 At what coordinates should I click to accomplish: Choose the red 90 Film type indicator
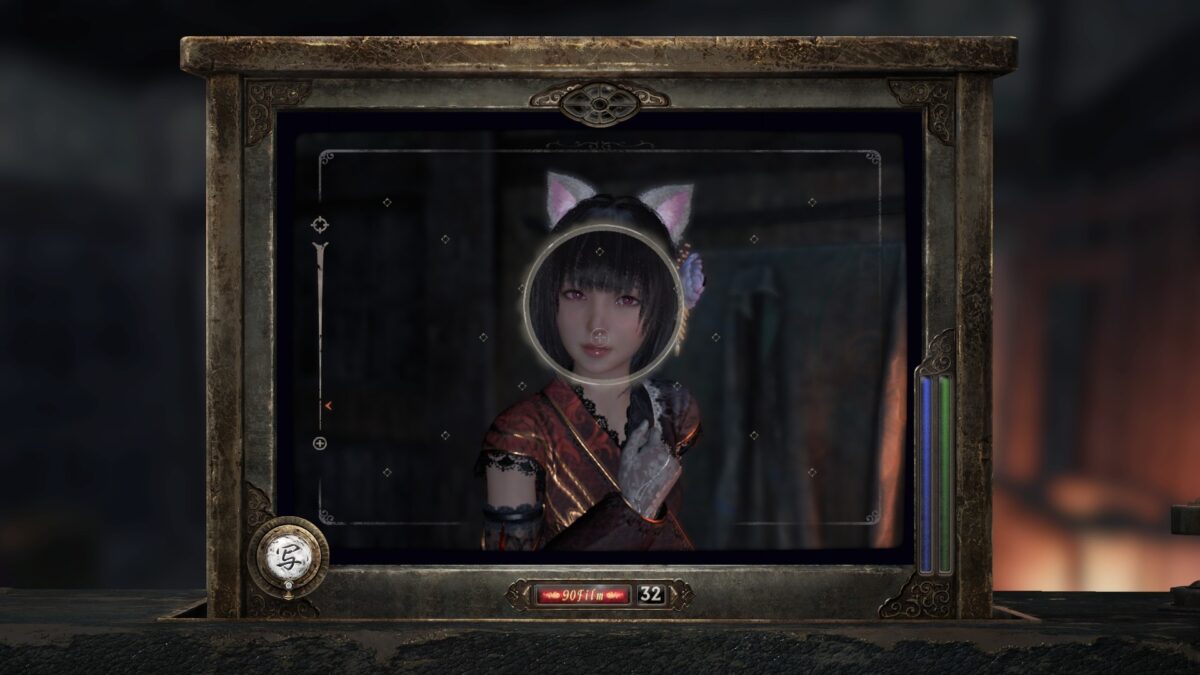(x=581, y=594)
